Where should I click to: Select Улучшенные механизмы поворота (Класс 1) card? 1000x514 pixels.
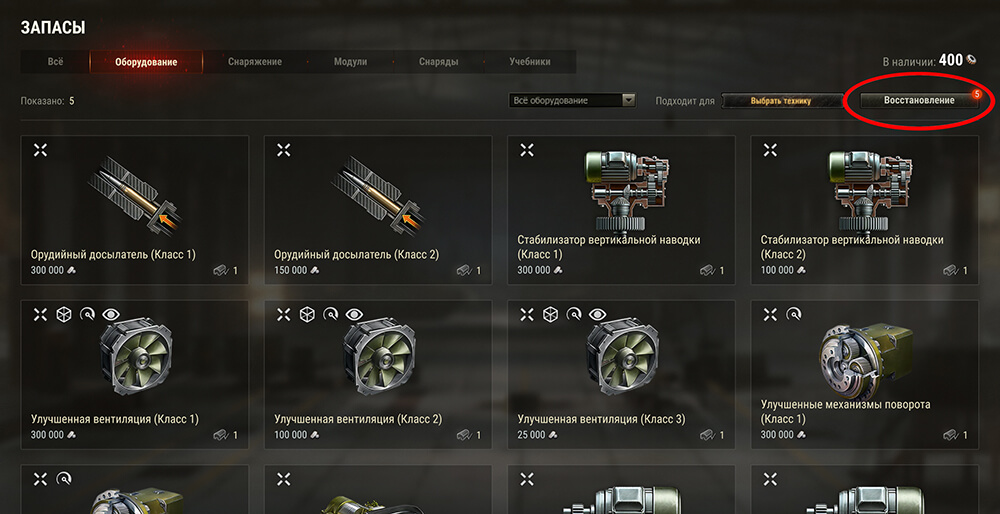pyautogui.click(x=864, y=374)
